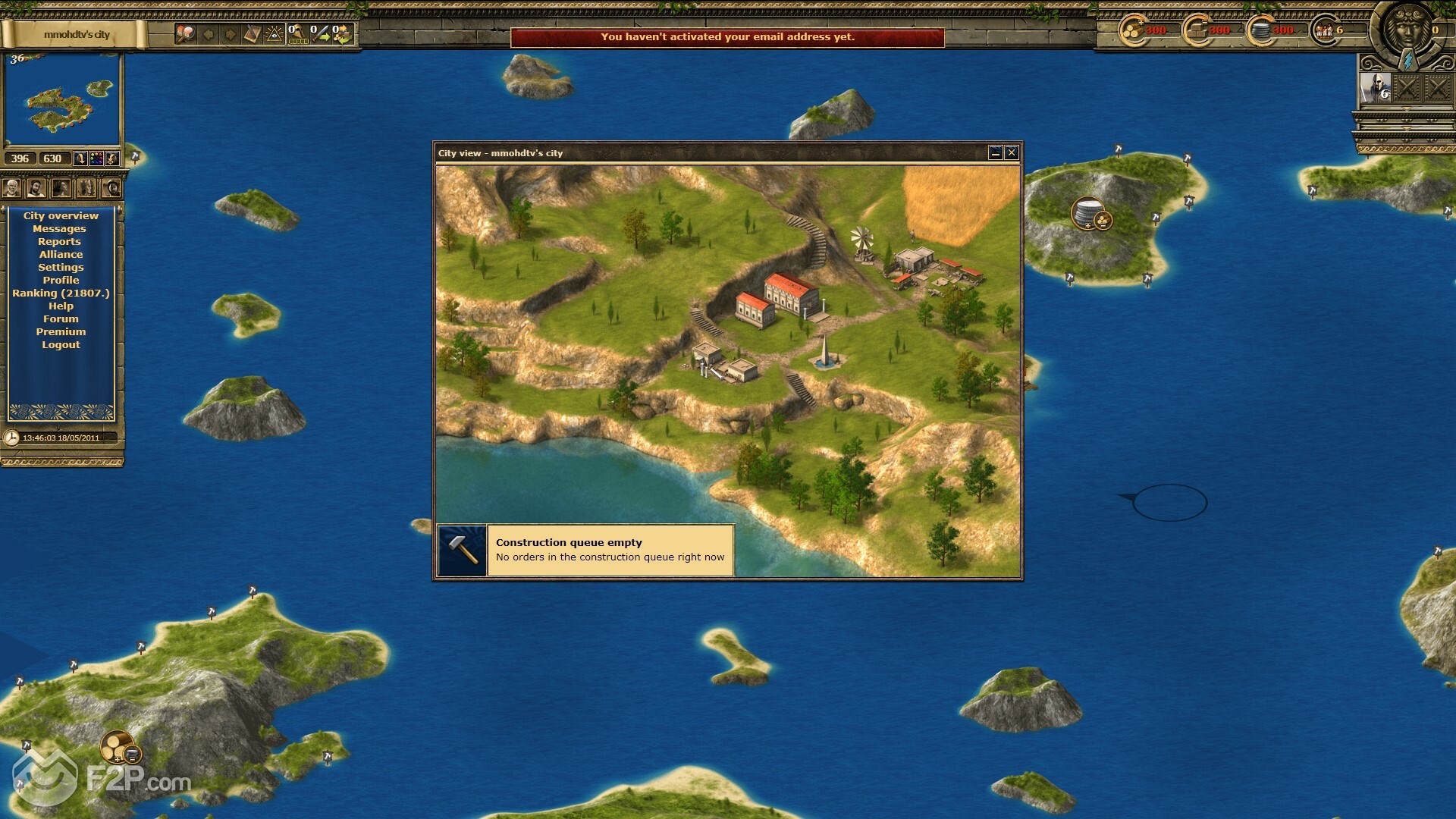The height and width of the screenshot is (819, 1456).
Task: Close the City view window
Action: pyautogui.click(x=1011, y=153)
